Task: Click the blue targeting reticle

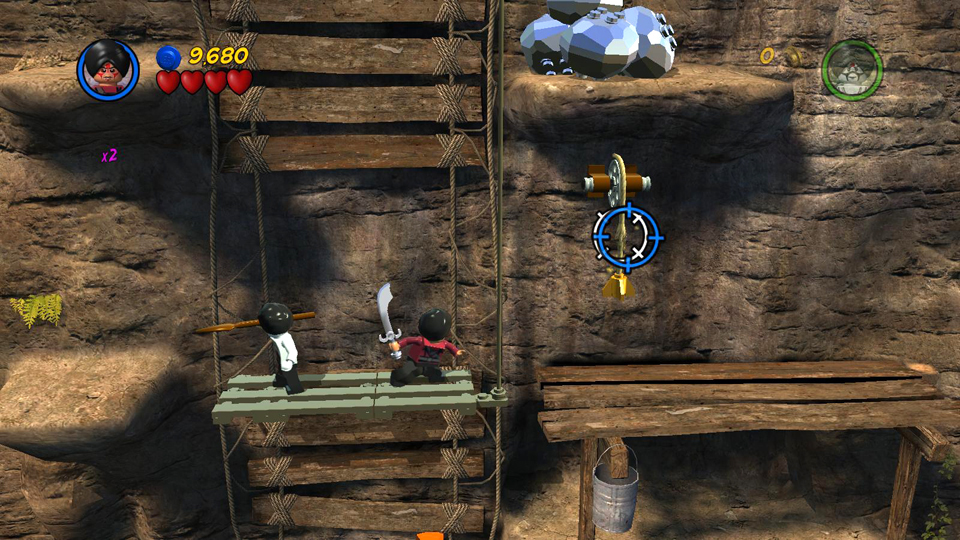Action: pyautogui.click(x=627, y=236)
